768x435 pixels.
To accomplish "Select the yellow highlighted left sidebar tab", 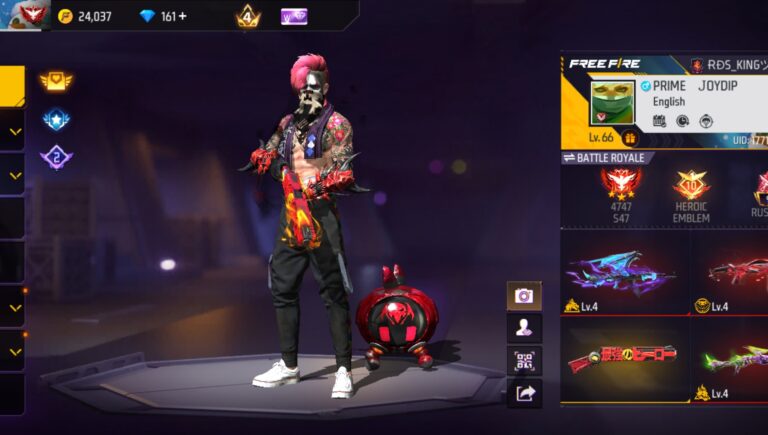I will pos(11,86).
